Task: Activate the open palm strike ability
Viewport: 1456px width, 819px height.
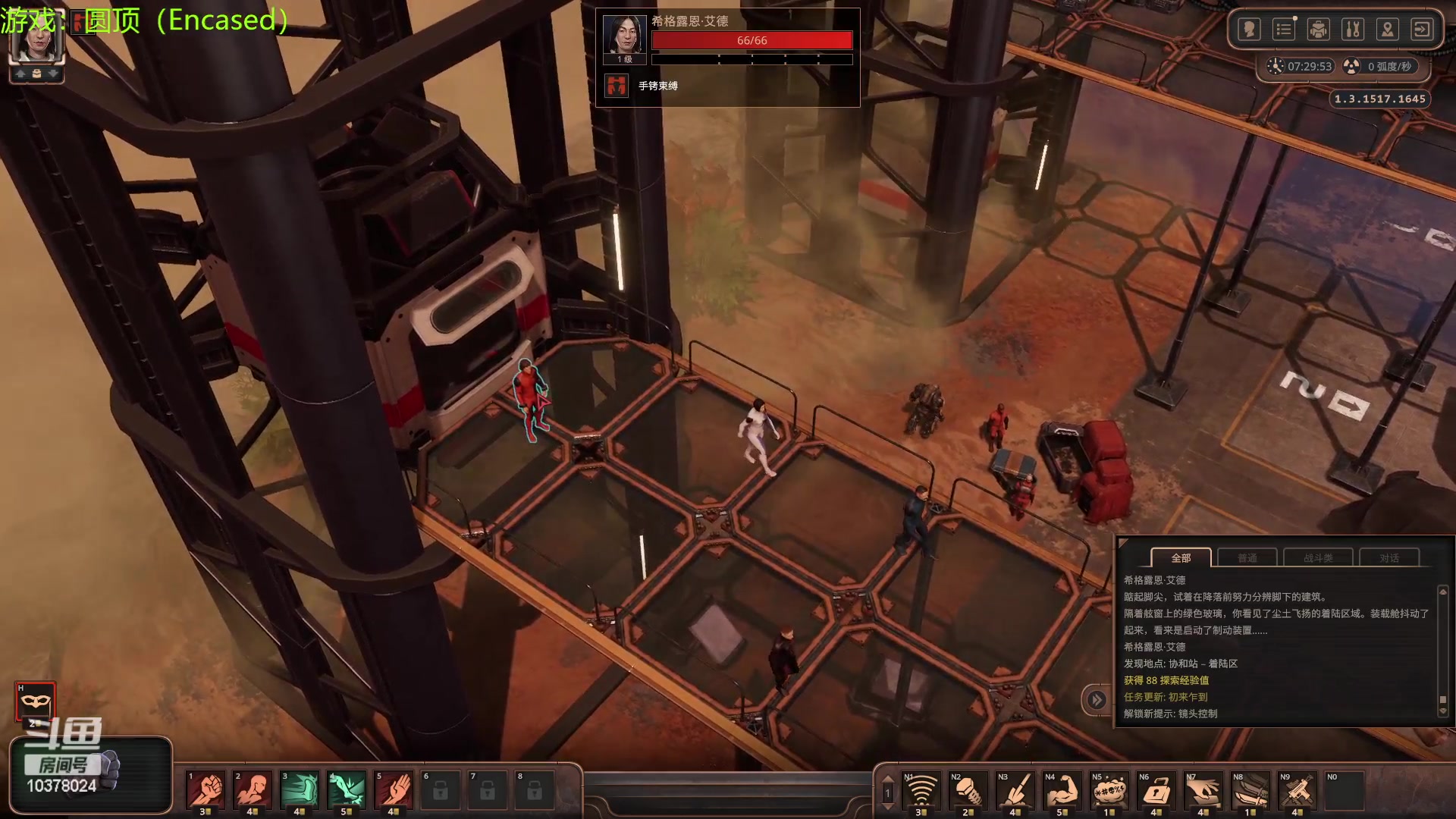Action: pyautogui.click(x=394, y=790)
